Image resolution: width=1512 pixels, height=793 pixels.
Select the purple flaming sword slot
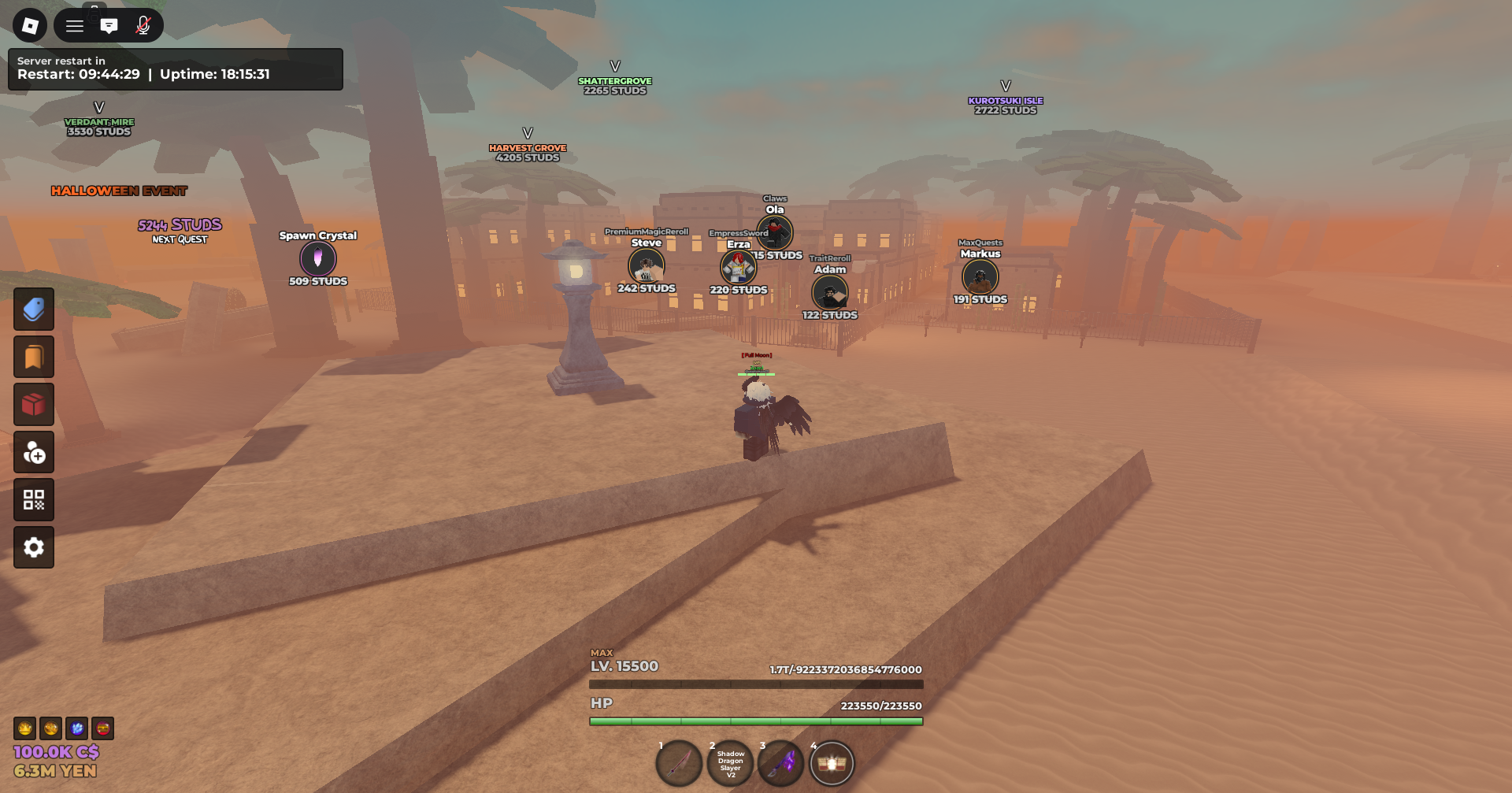coord(781,763)
